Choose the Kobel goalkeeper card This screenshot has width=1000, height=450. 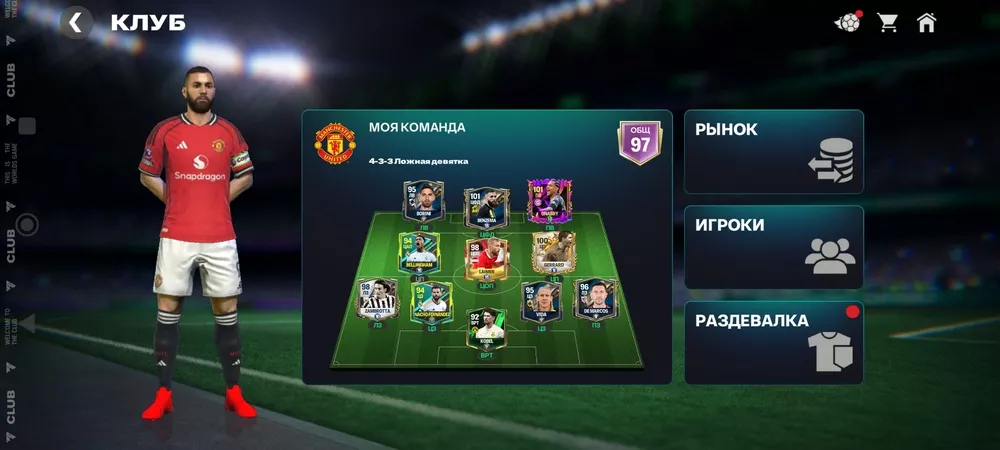coord(486,329)
